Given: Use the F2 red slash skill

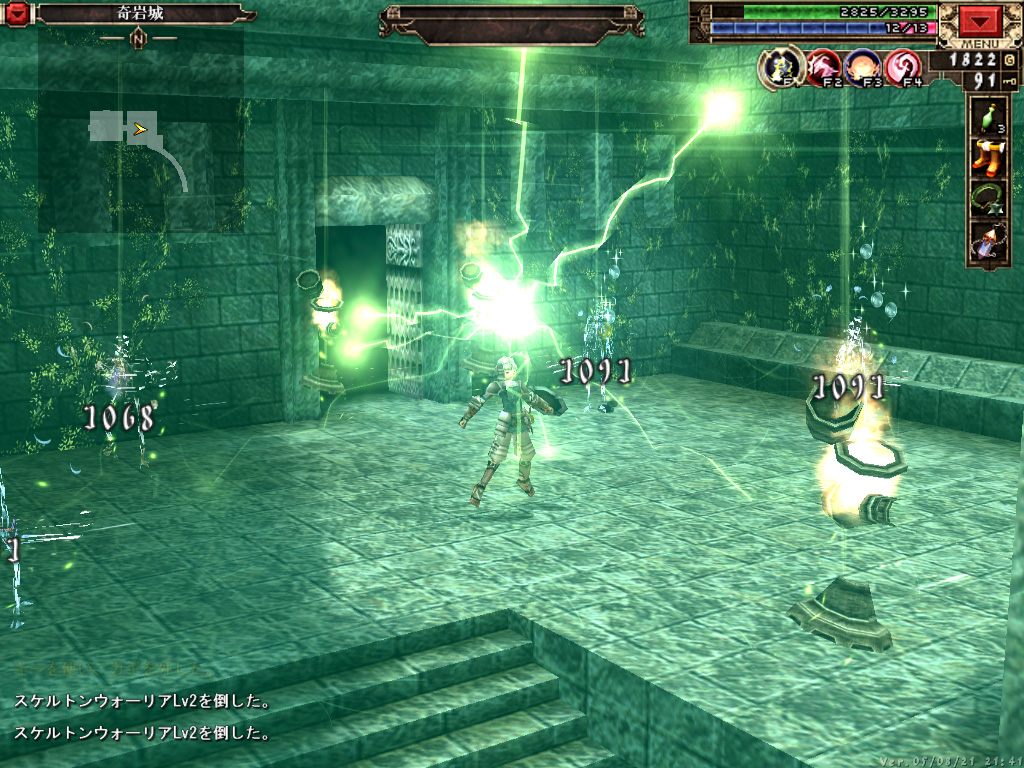Looking at the screenshot, I should tap(822, 68).
